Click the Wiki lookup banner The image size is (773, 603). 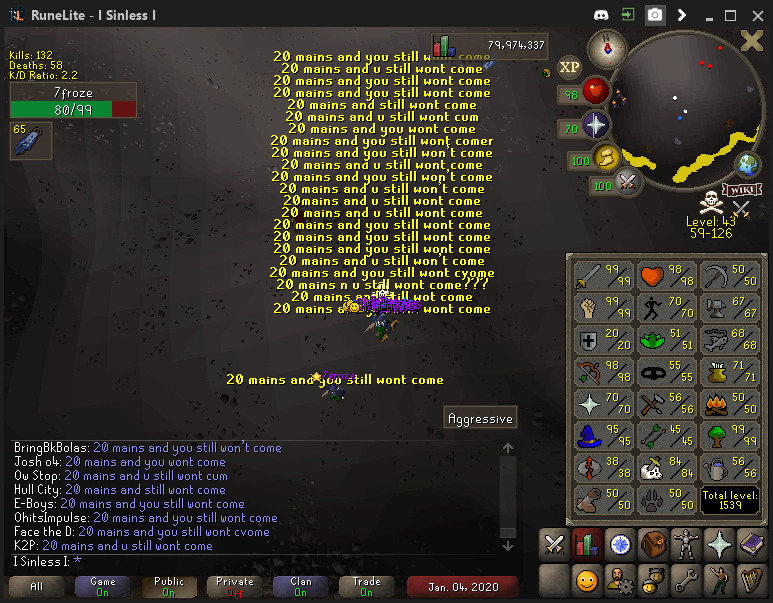[742, 189]
